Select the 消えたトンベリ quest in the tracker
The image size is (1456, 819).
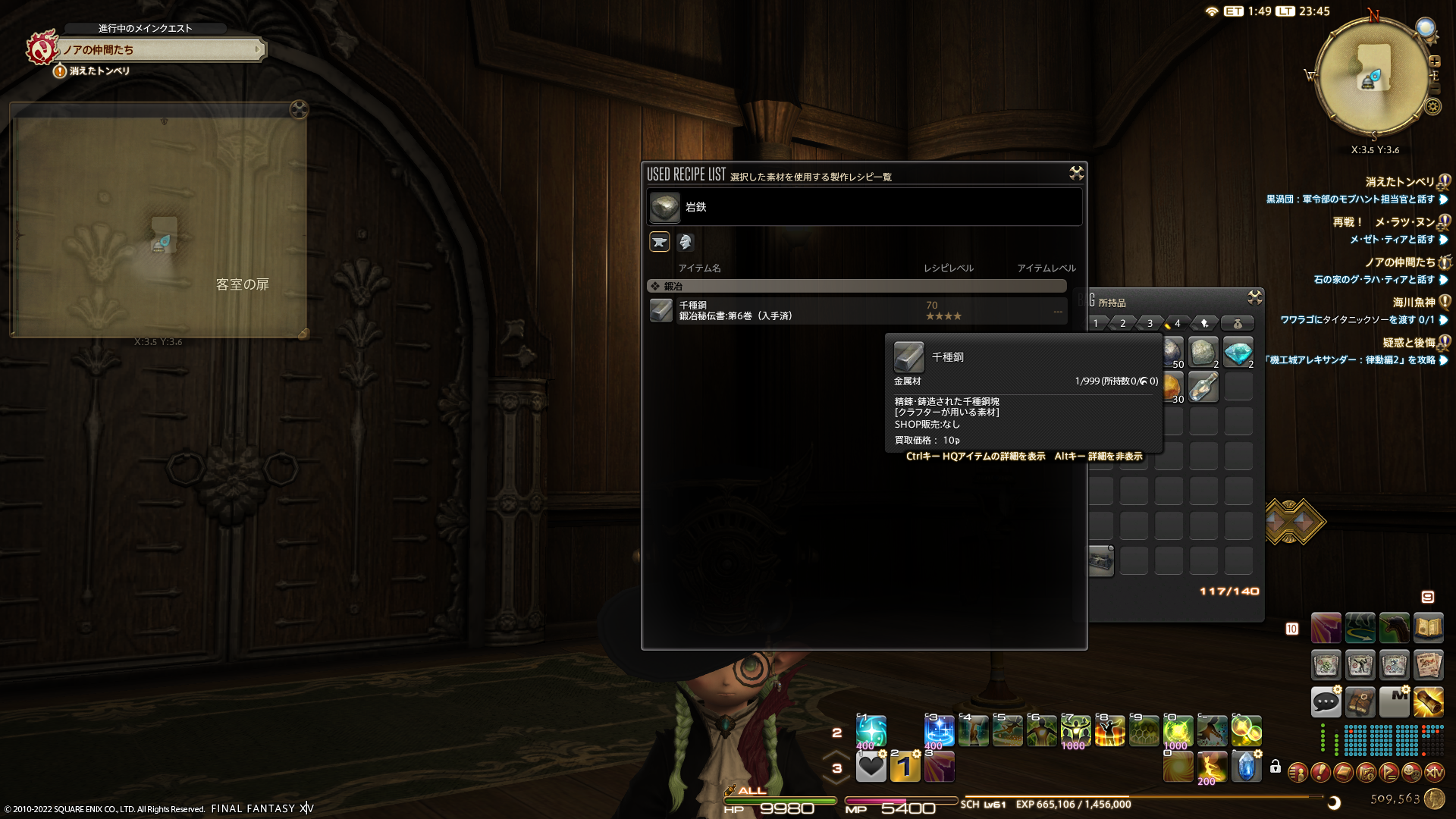point(1400,182)
